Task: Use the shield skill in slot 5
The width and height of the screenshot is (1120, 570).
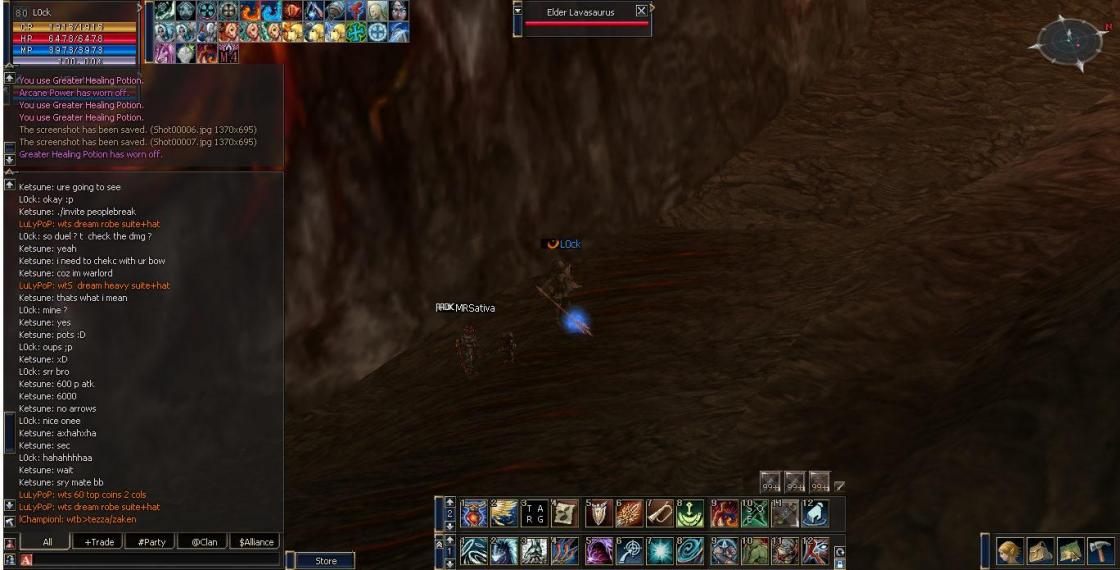Action: [598, 513]
